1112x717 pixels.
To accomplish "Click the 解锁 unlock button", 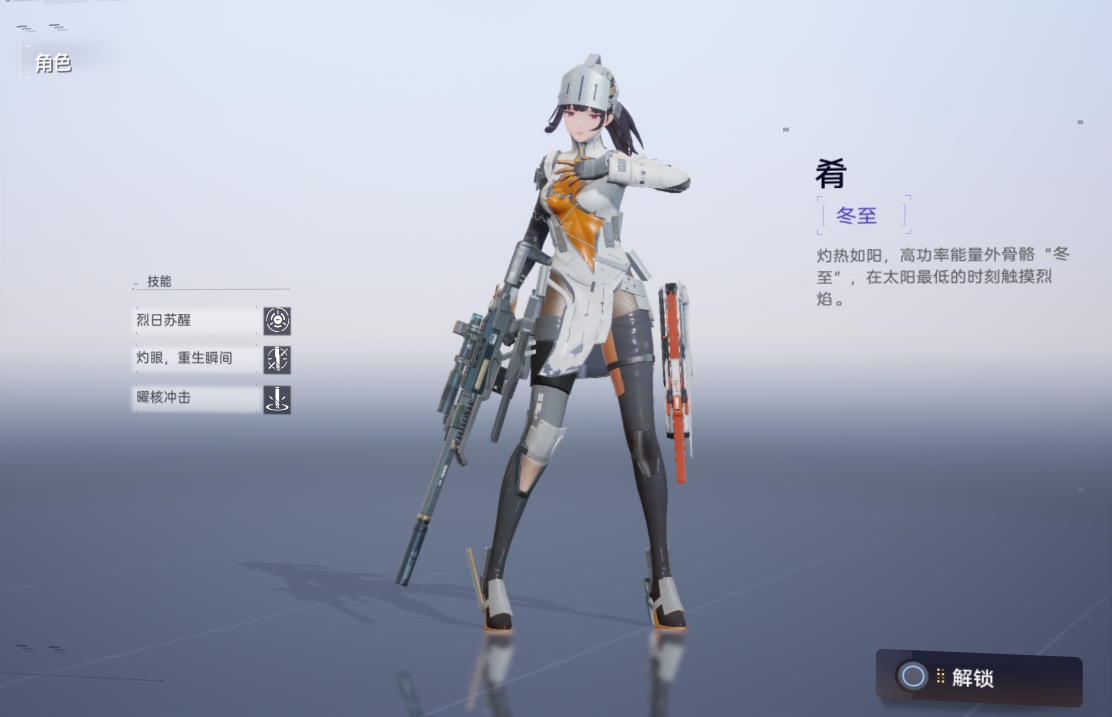I will point(977,678).
